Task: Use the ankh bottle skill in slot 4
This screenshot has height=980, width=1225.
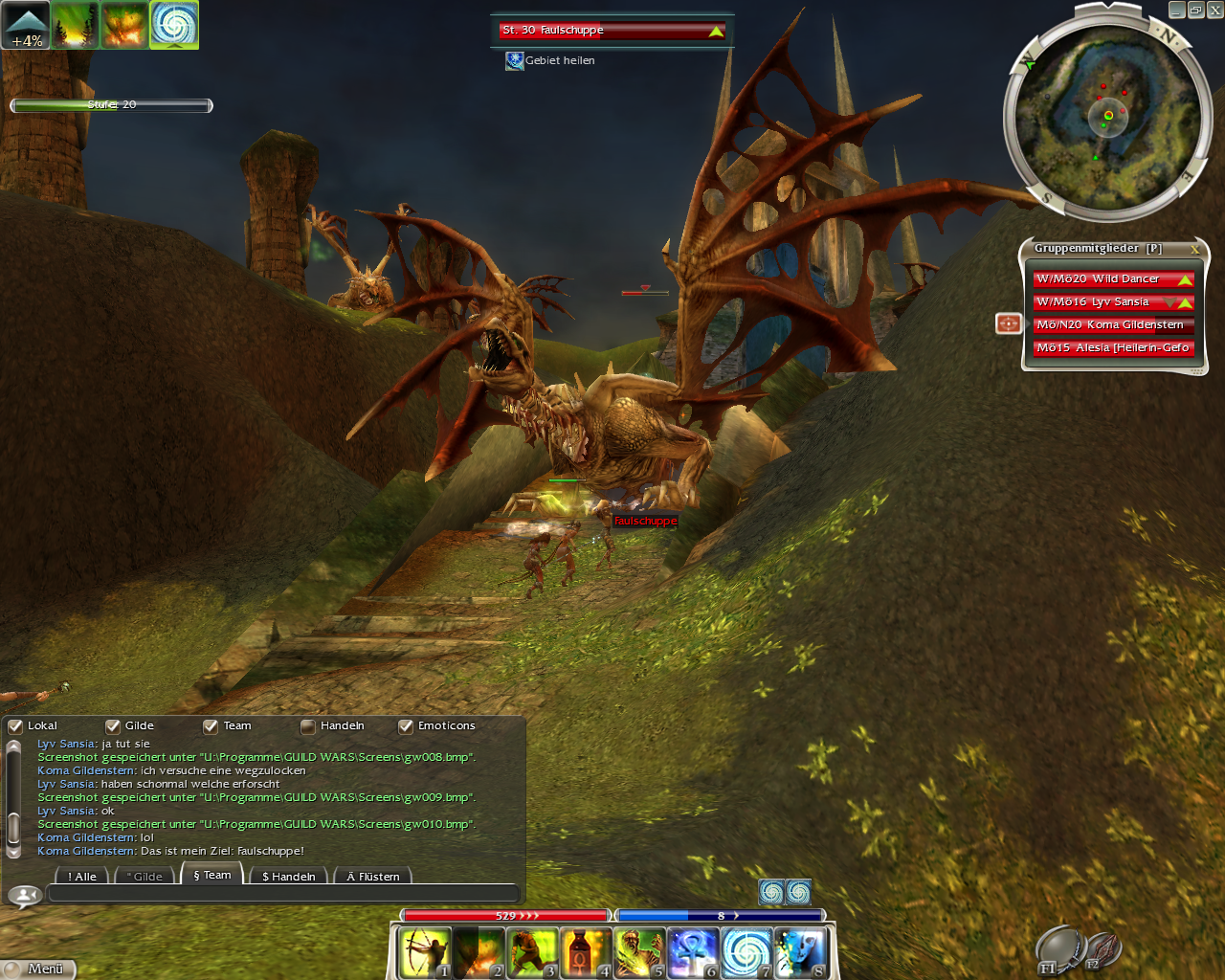Action: click(586, 952)
